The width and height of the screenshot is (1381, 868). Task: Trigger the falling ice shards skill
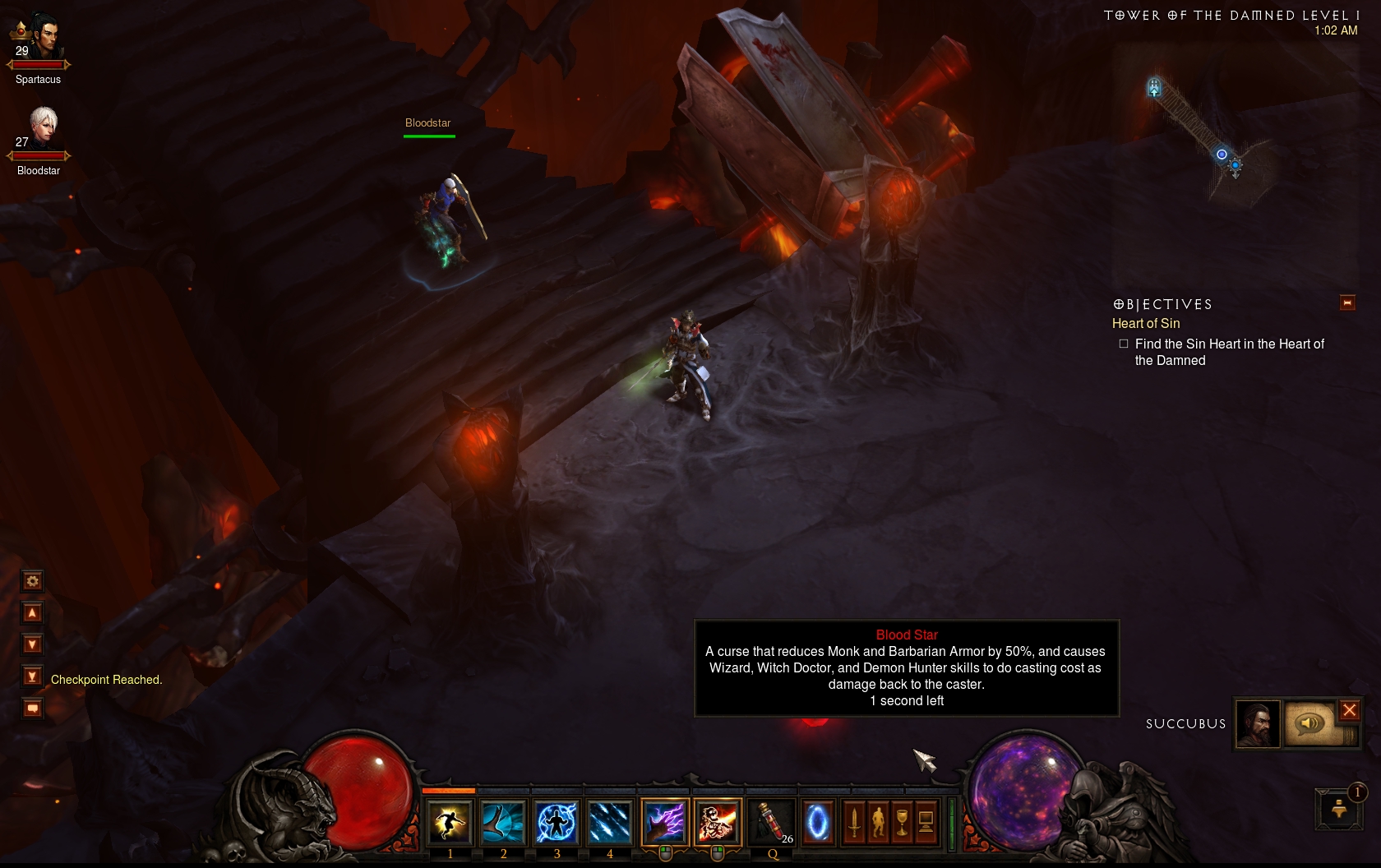coord(610,822)
